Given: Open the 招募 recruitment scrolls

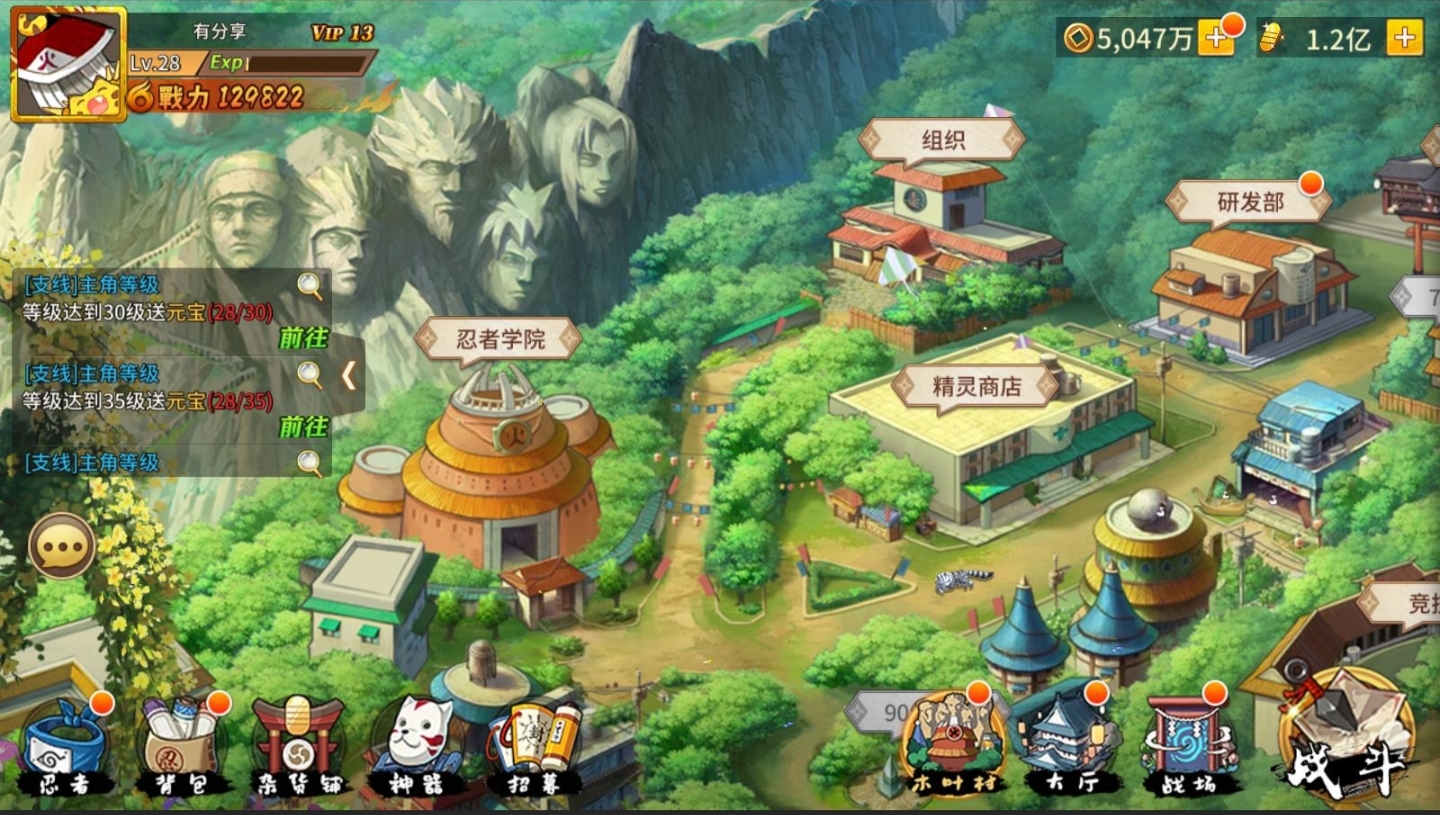Looking at the screenshot, I should 534,750.
